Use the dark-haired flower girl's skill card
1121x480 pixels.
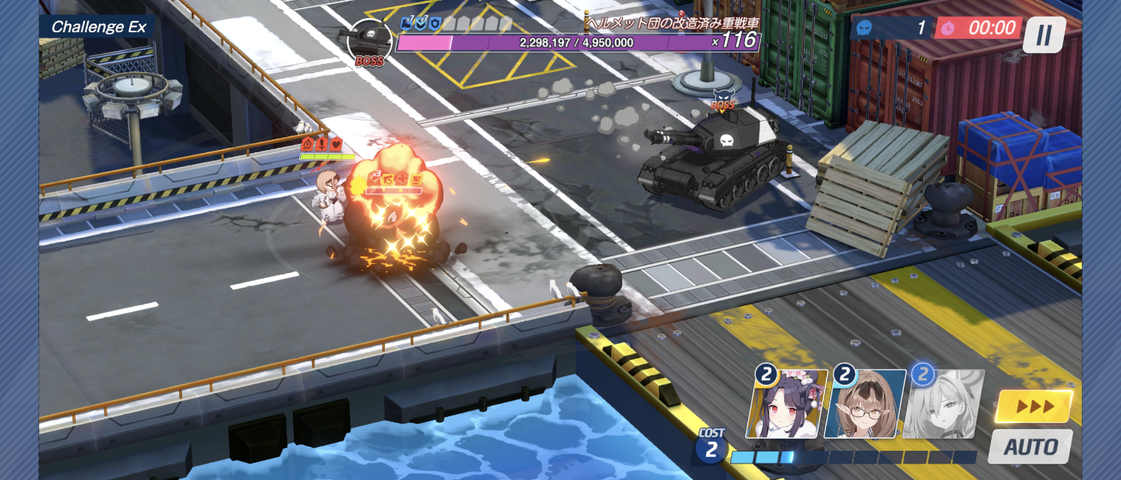[787, 404]
